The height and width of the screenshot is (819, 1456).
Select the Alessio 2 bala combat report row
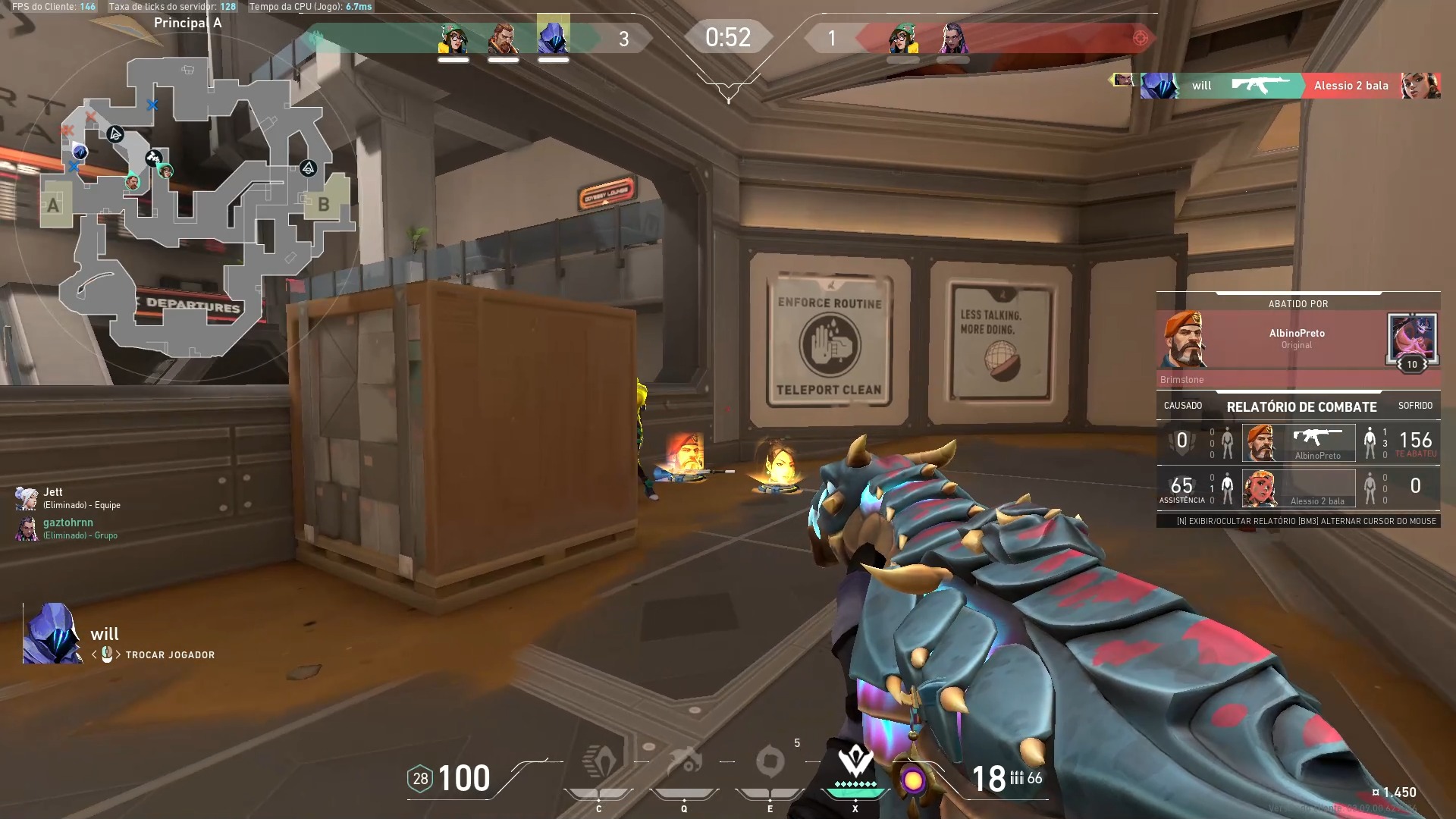pyautogui.click(x=1298, y=488)
